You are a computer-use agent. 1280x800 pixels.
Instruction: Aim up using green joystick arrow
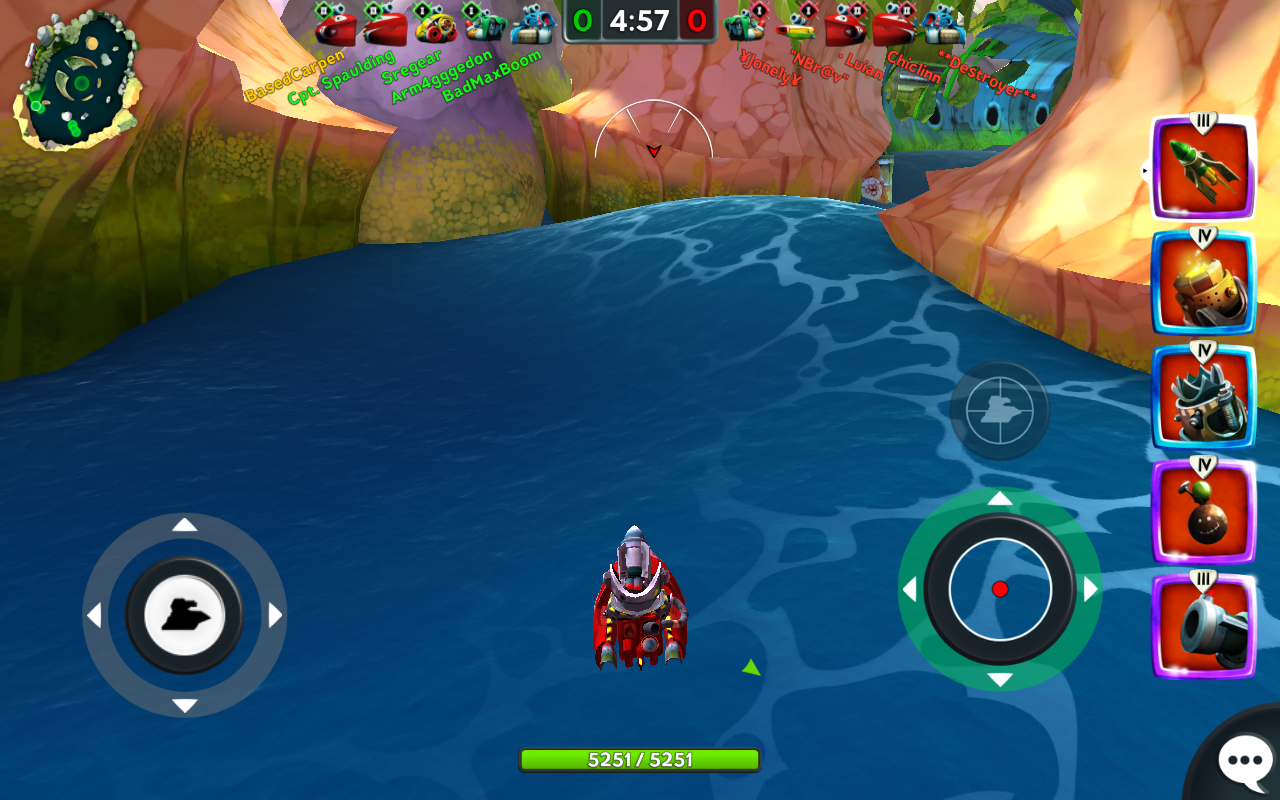tap(1000, 498)
